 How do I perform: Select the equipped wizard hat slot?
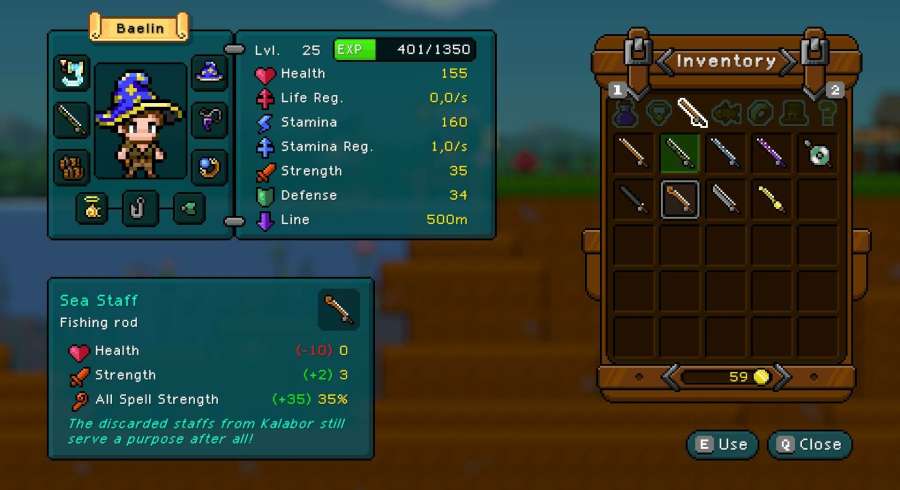click(210, 73)
